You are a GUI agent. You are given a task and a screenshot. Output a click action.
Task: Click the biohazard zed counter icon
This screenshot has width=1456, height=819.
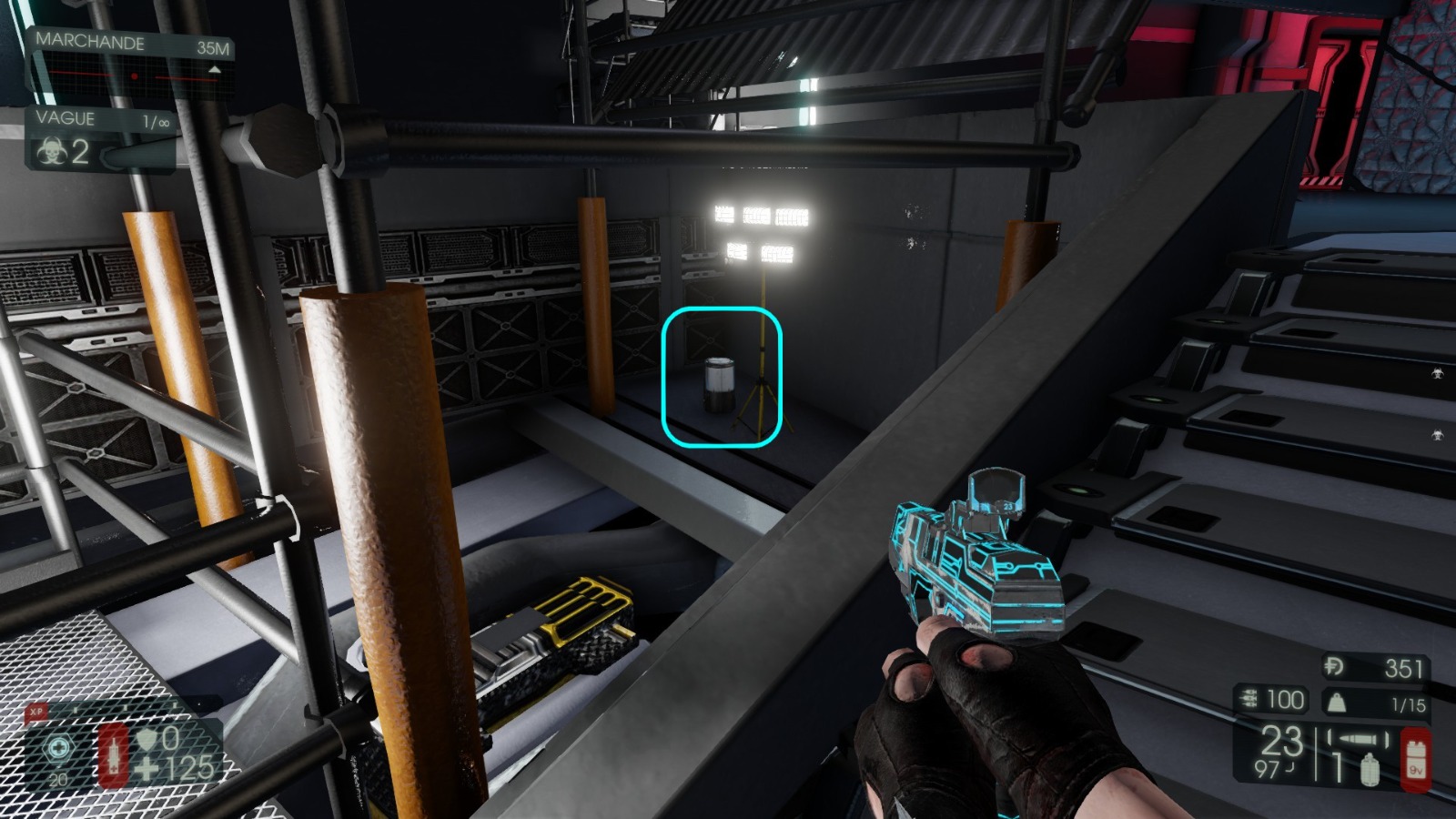54,151
